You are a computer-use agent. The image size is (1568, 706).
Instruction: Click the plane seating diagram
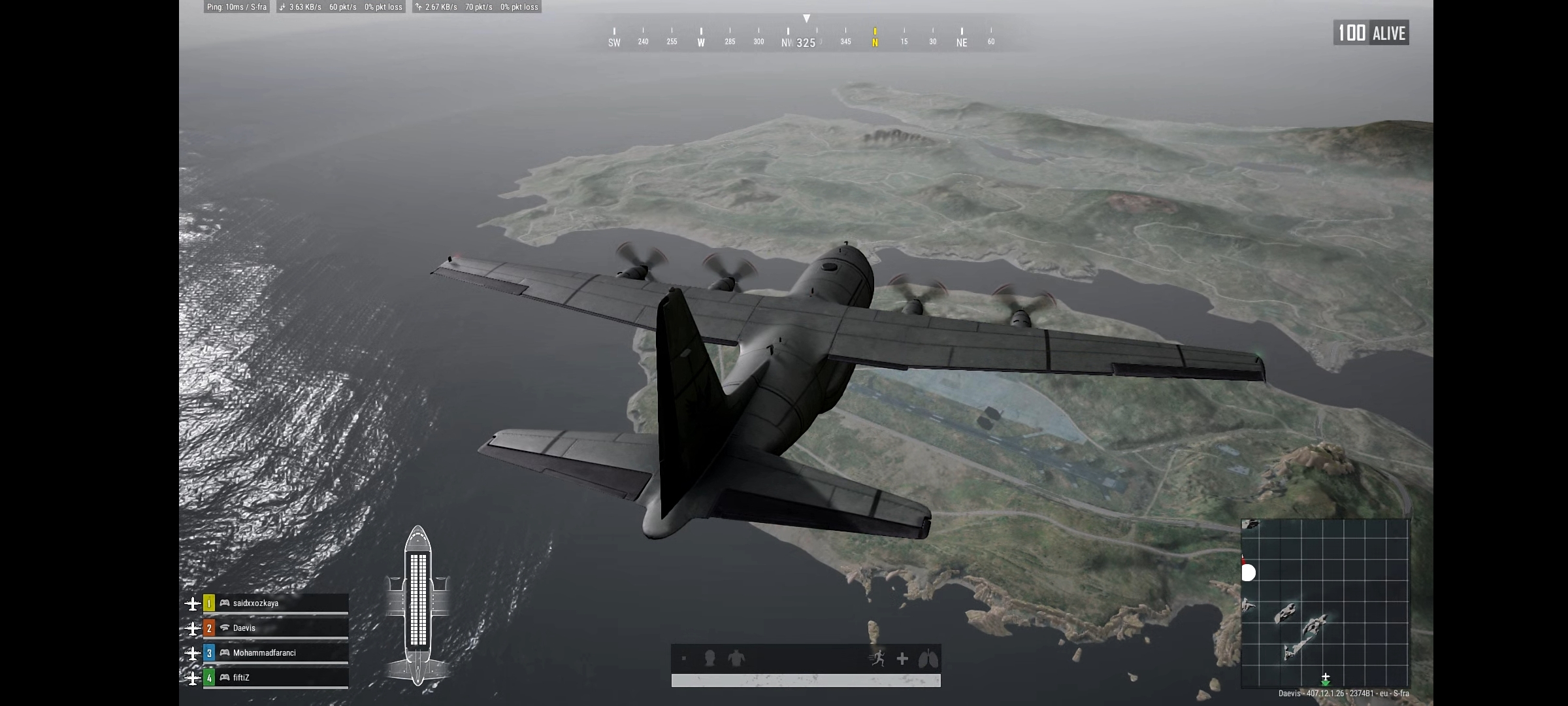tap(417, 605)
